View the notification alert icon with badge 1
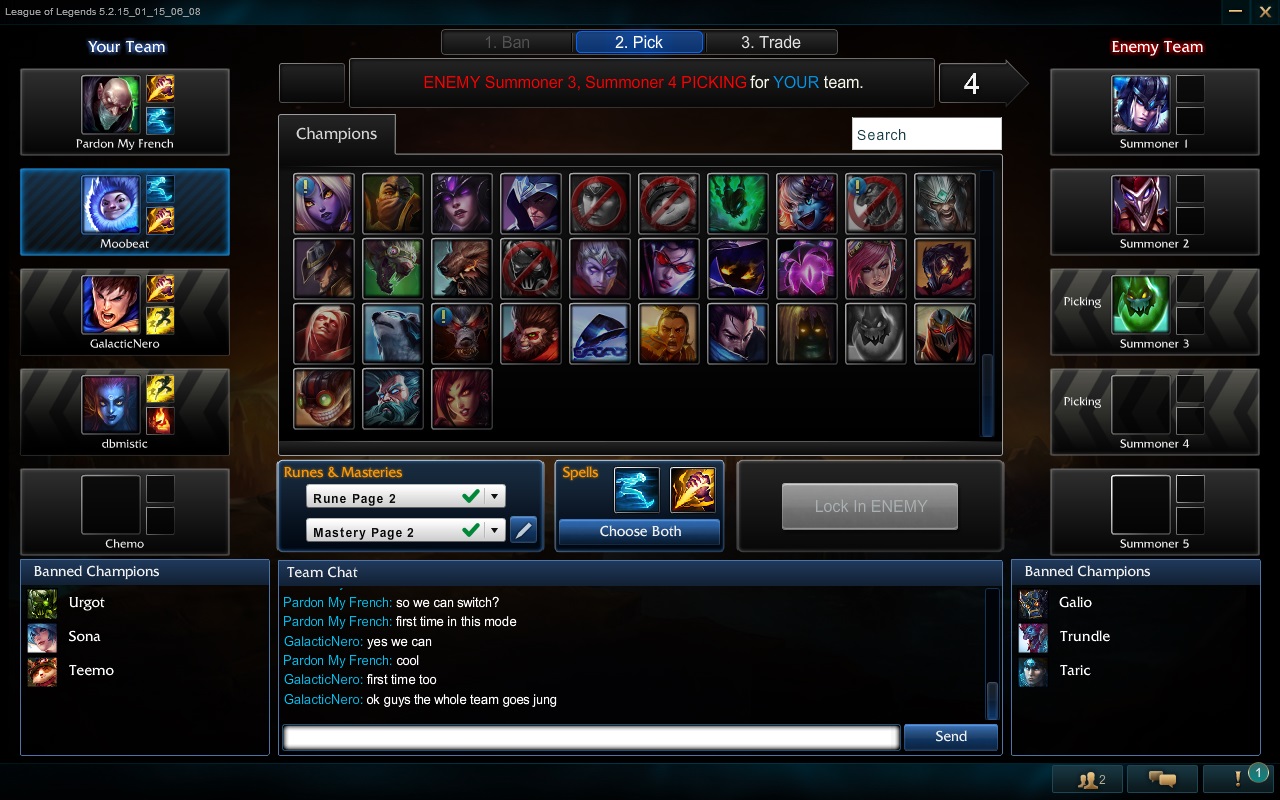 1236,778
